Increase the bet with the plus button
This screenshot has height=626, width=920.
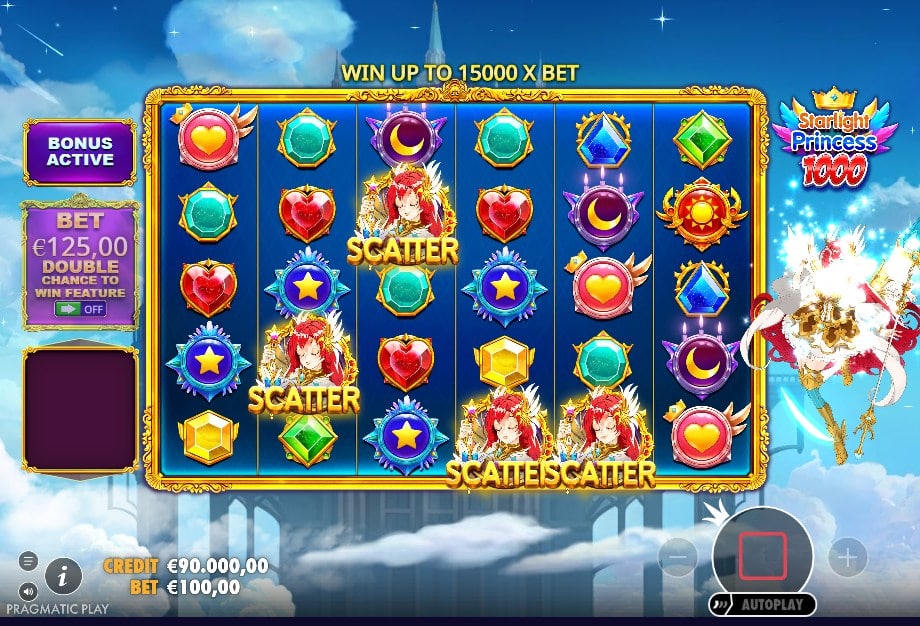[x=847, y=556]
